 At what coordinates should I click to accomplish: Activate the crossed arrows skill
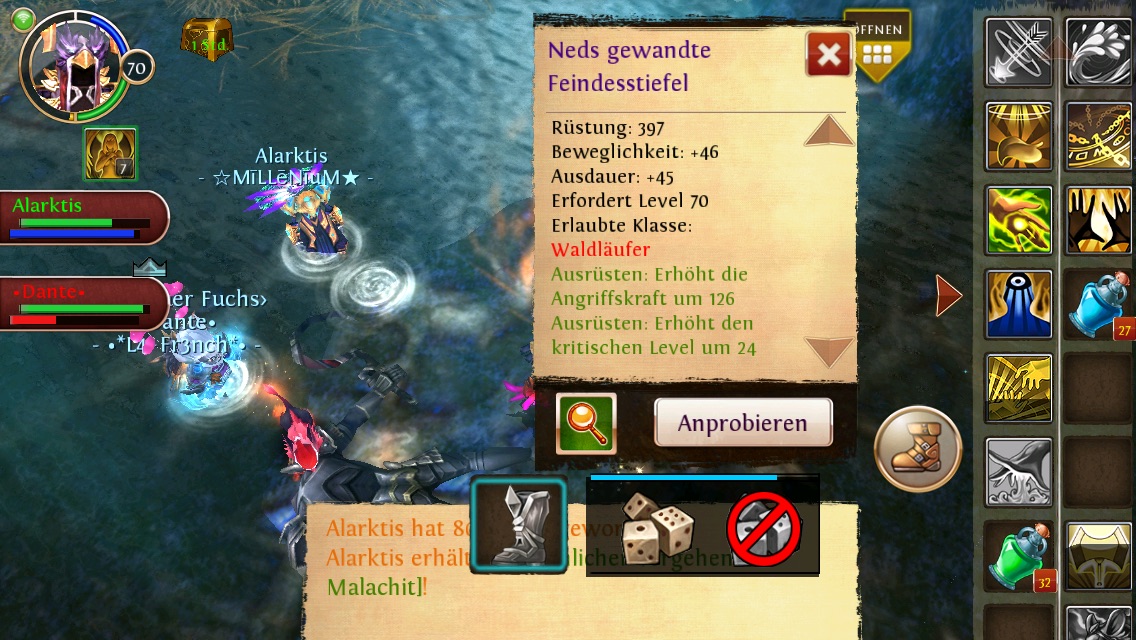[x=1018, y=52]
